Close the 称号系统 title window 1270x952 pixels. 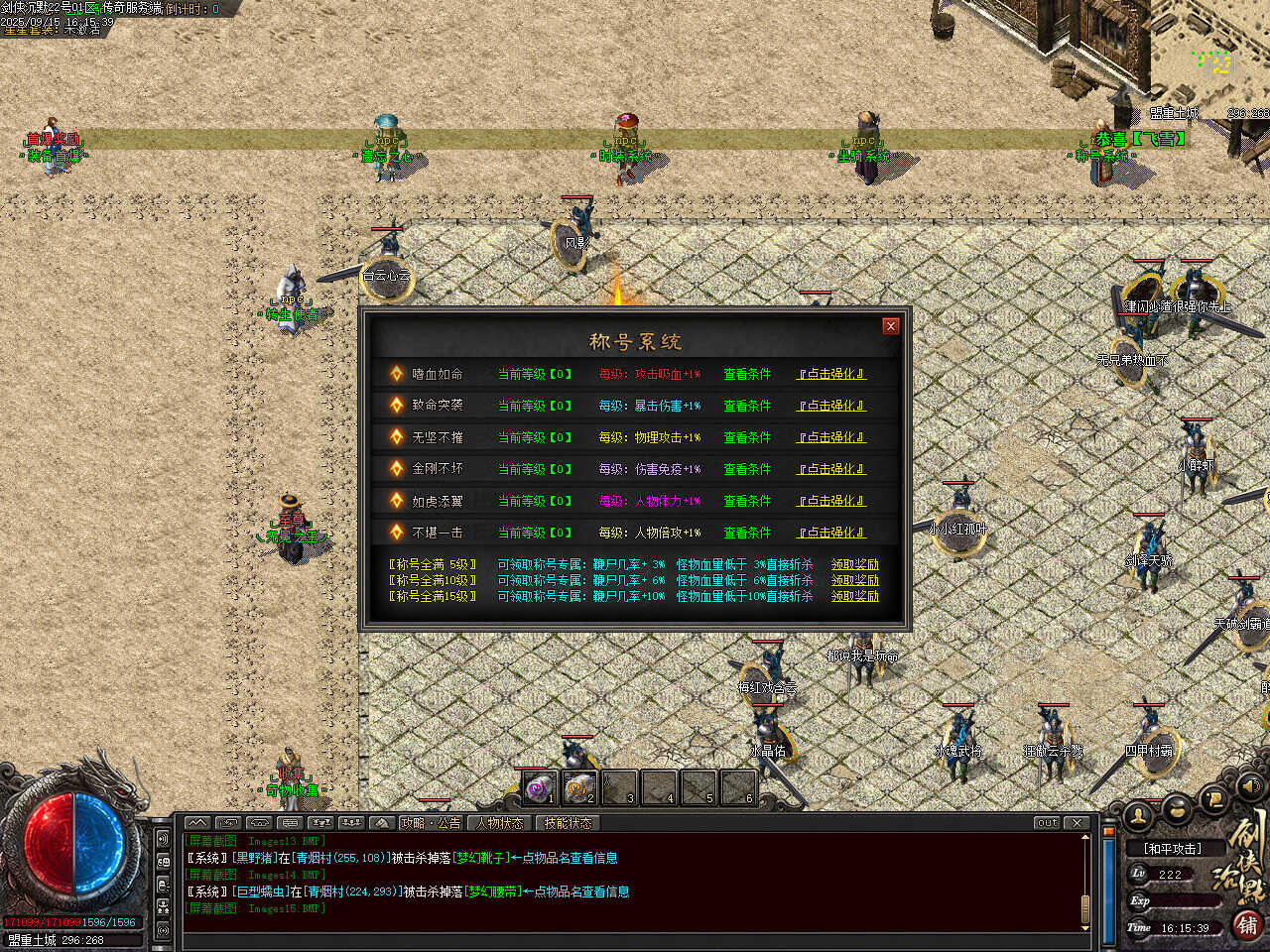click(890, 325)
